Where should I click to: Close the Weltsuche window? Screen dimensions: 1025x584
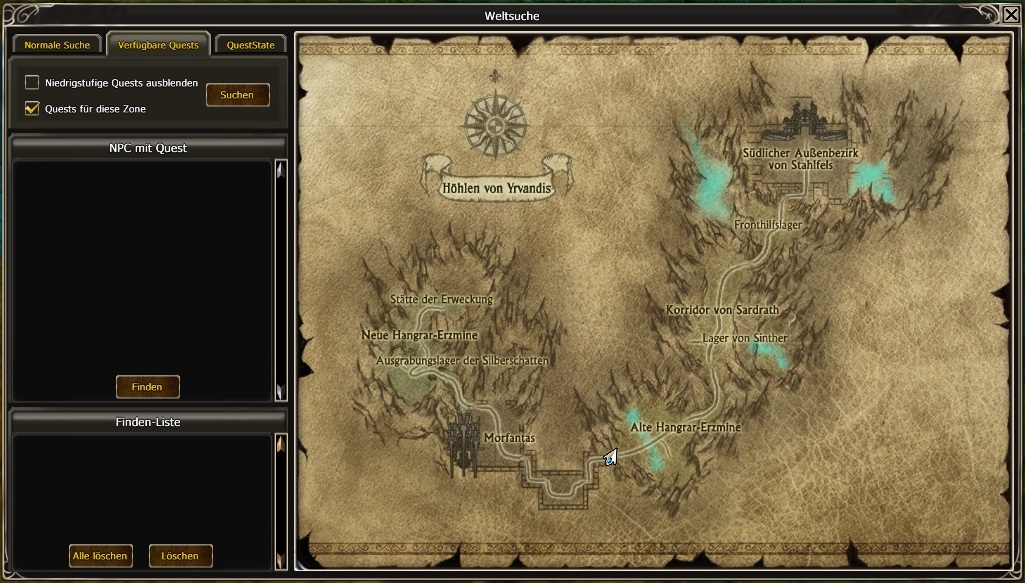[1011, 14]
